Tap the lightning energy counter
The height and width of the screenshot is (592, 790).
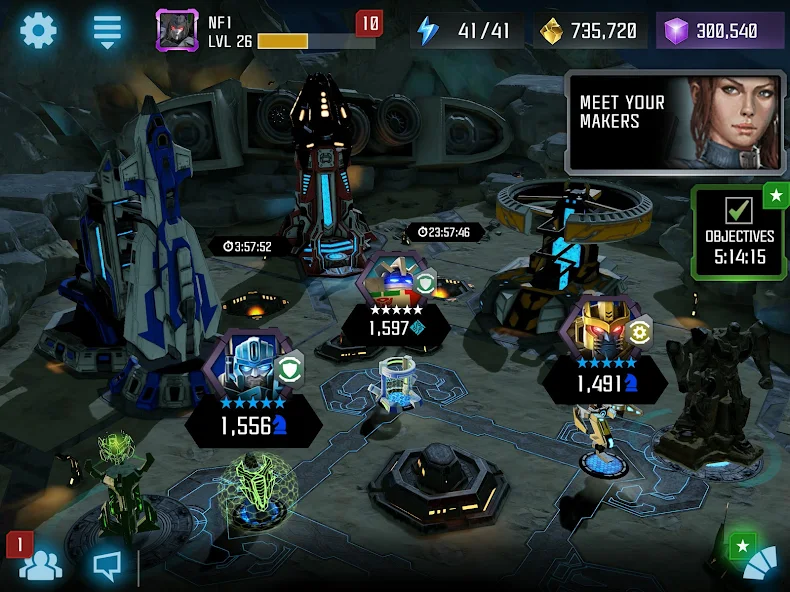pos(467,31)
